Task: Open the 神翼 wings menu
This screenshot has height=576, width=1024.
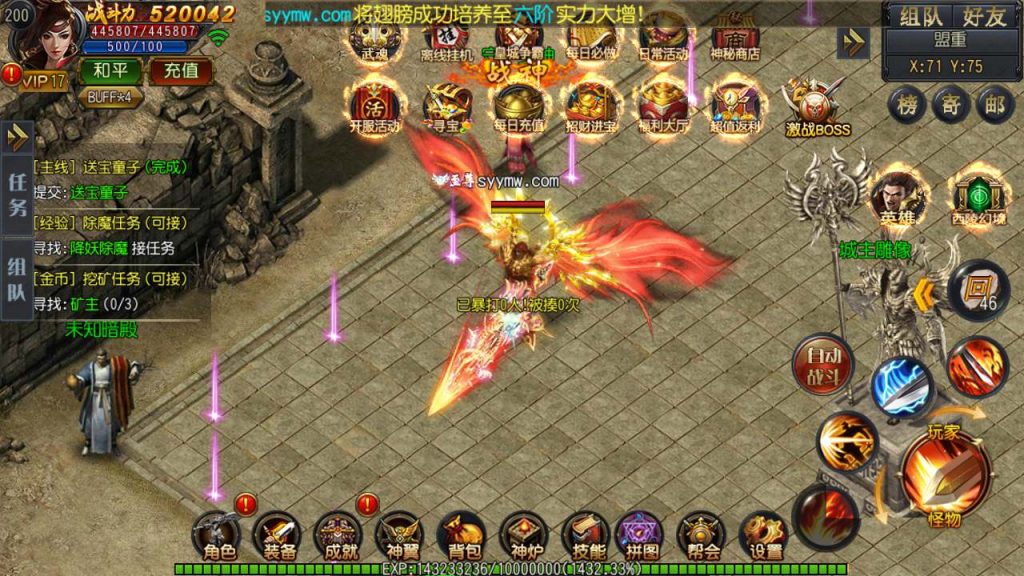Action: click(399, 537)
